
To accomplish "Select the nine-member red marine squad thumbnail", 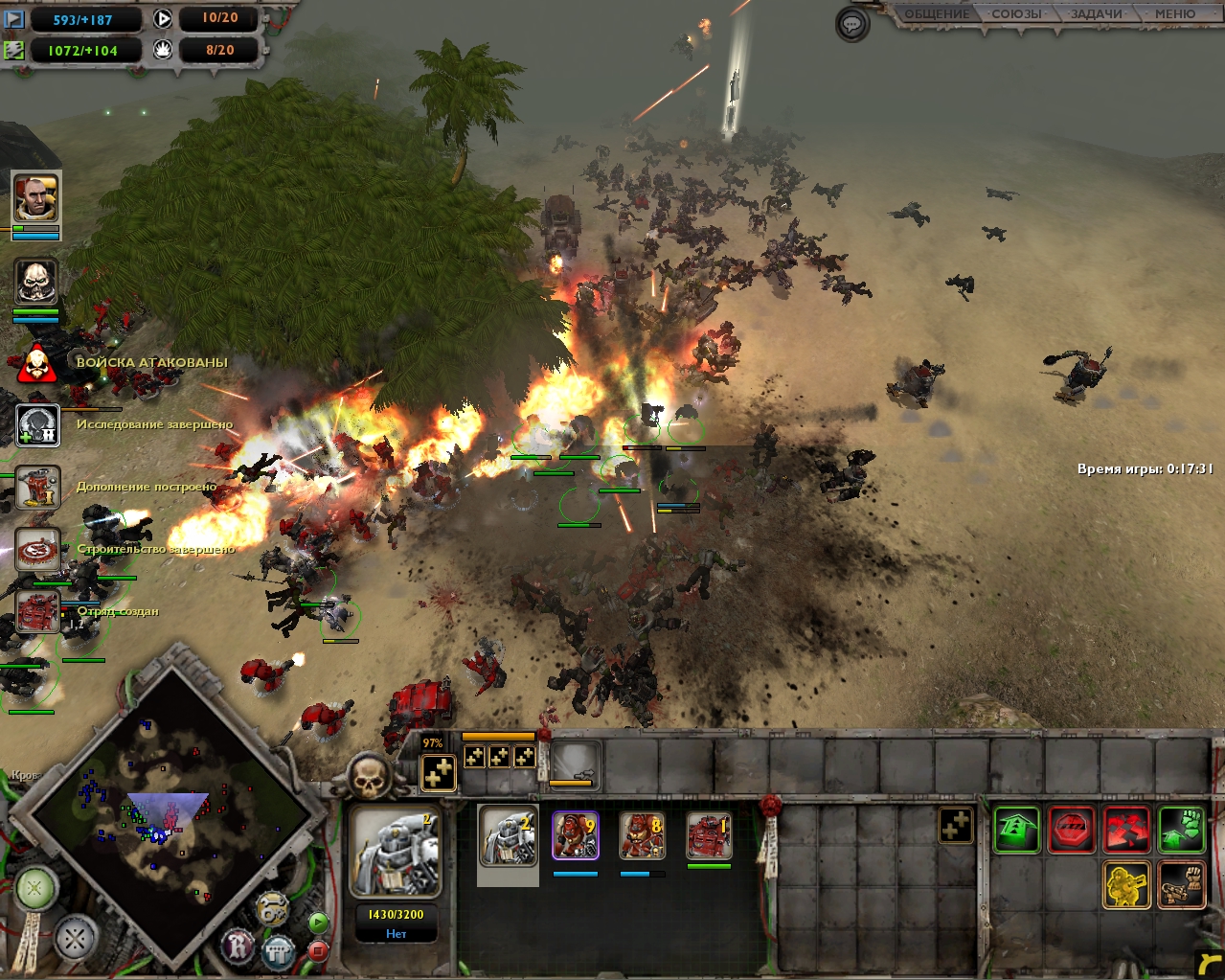I will [x=576, y=836].
